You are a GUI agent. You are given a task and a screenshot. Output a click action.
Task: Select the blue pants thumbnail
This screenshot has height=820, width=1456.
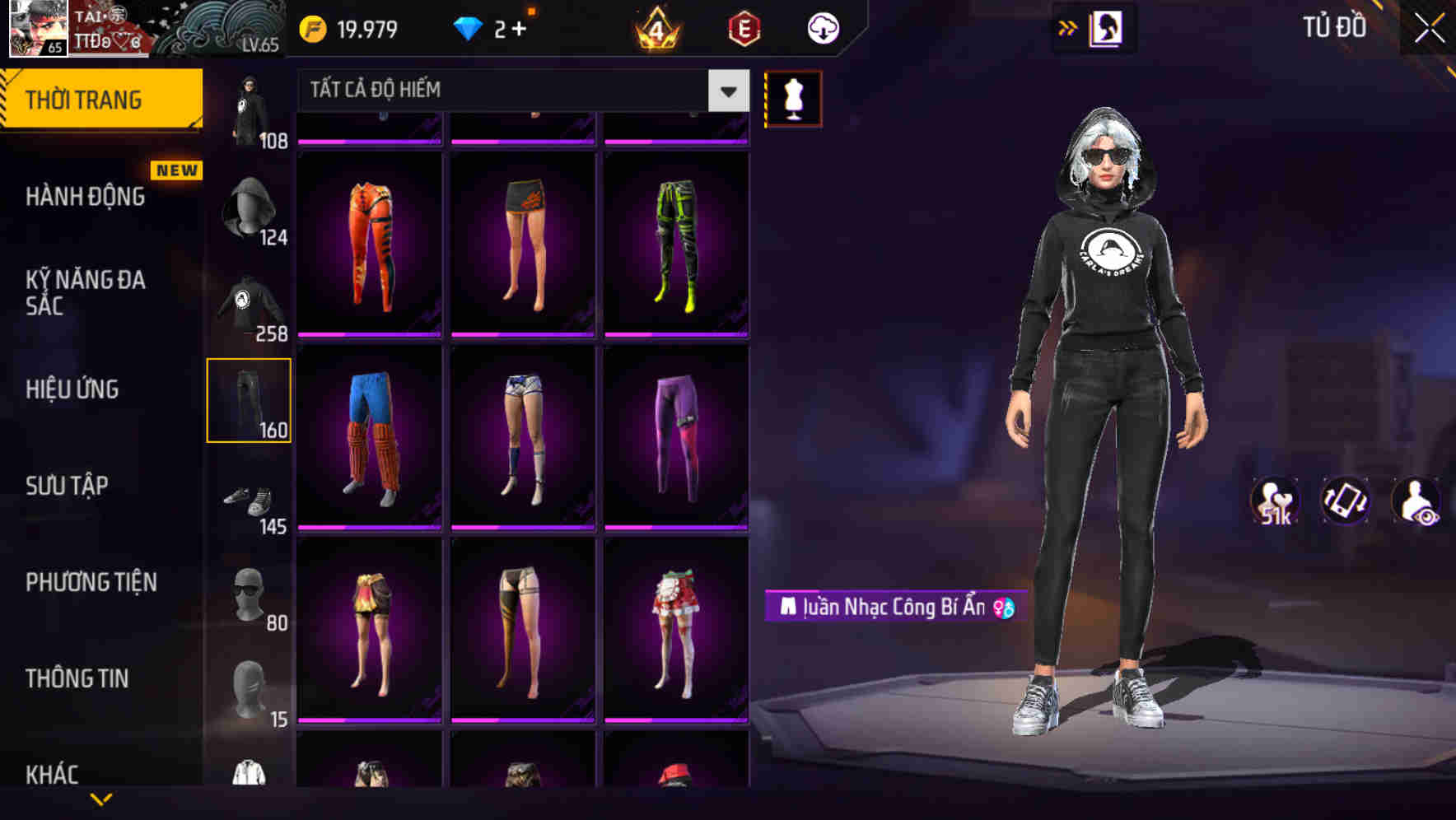(369, 432)
